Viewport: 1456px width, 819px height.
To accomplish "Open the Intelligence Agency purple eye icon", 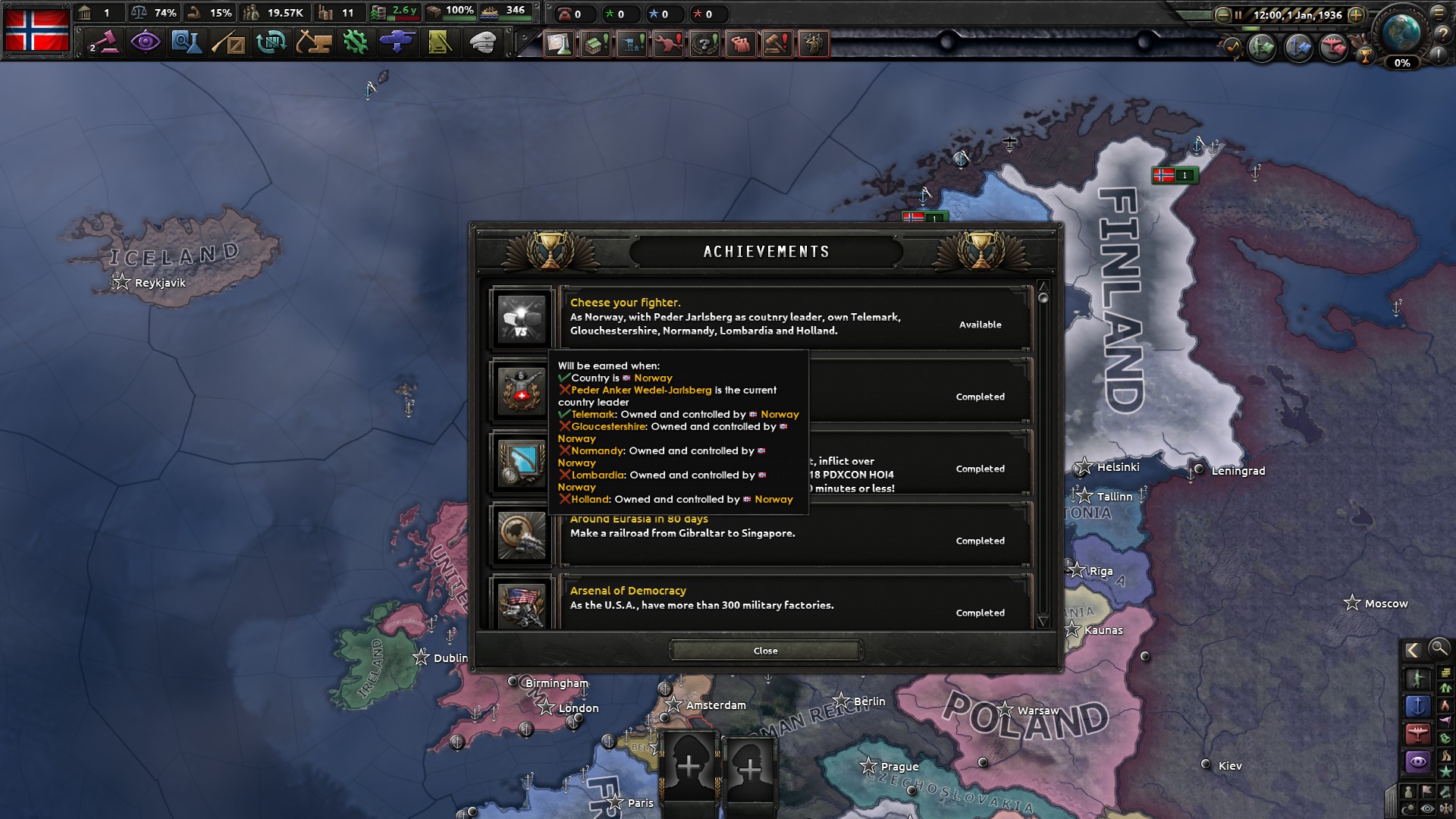I will coord(146,43).
